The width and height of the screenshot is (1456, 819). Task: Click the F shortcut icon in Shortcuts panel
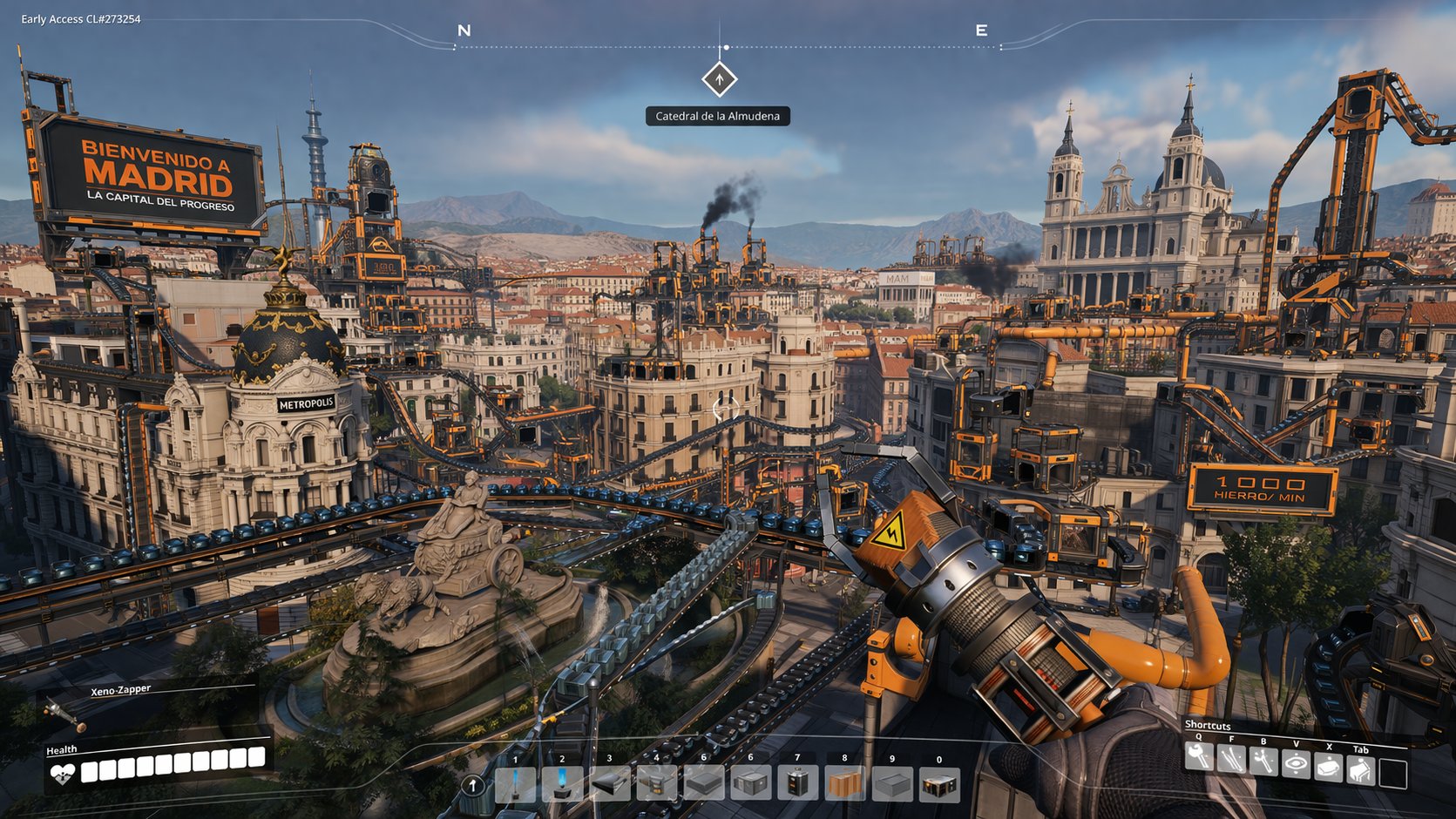coord(1231,758)
